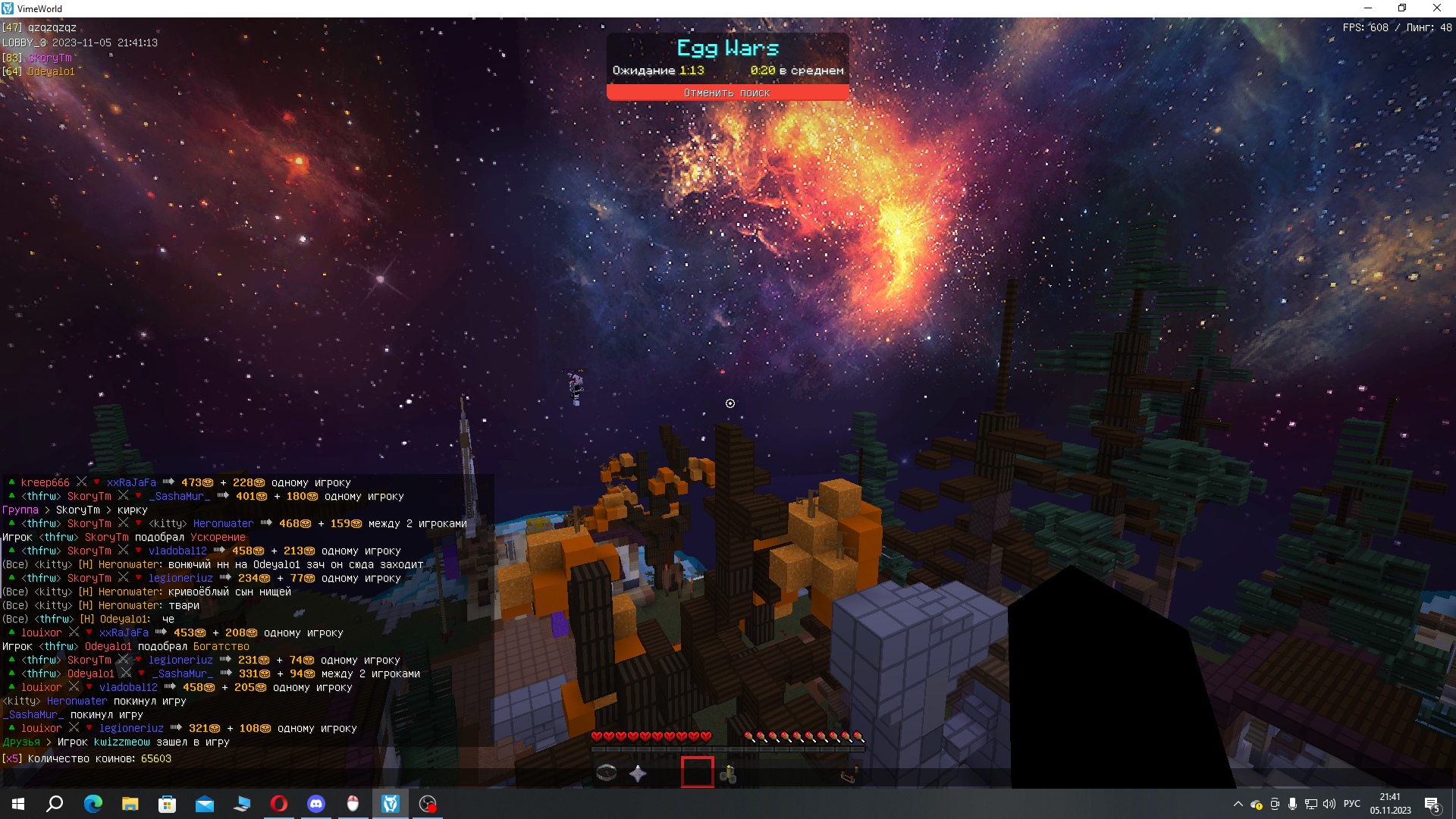The height and width of the screenshot is (819, 1456).
Task: Select the compass hotbar slot
Action: click(607, 773)
